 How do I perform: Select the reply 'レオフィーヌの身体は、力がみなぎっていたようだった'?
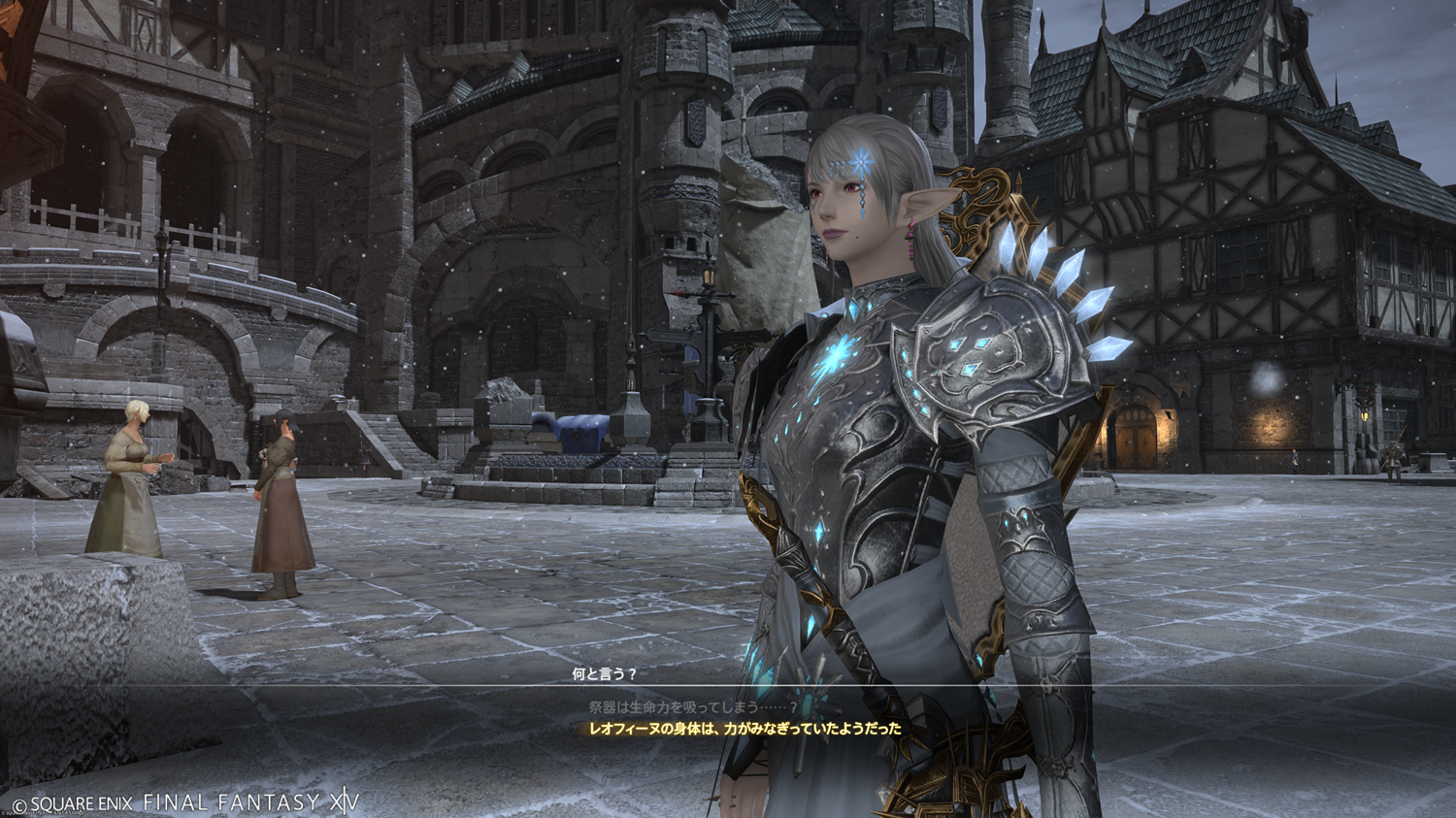click(745, 728)
